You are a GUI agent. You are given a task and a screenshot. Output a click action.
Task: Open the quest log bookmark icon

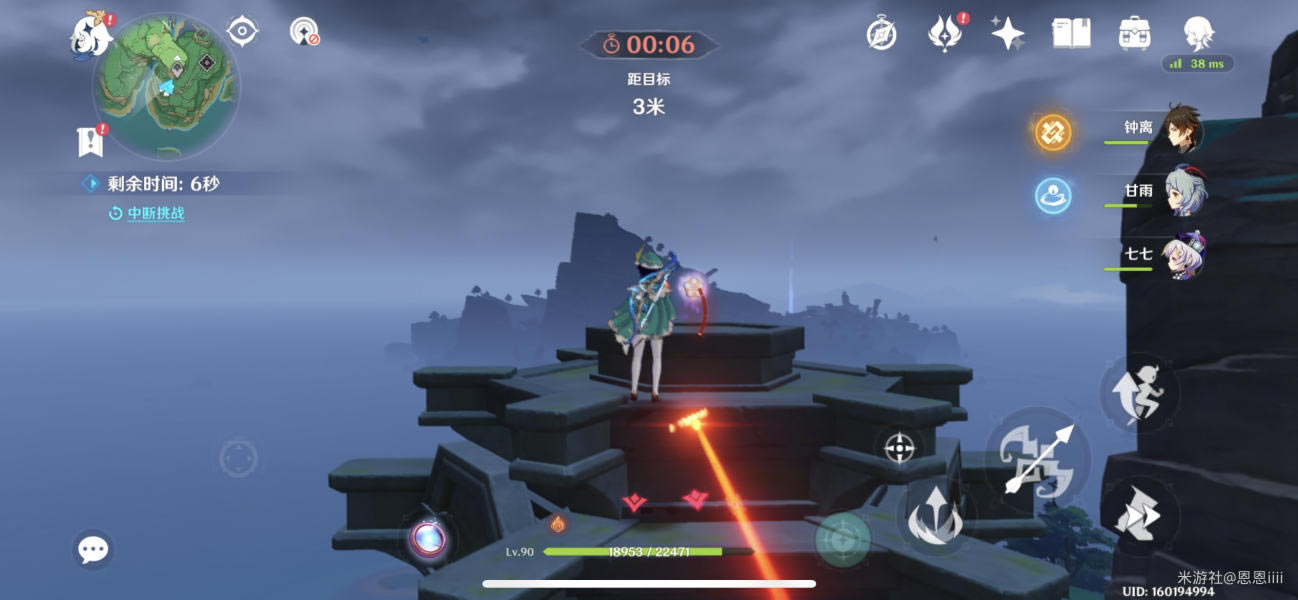[x=90, y=142]
